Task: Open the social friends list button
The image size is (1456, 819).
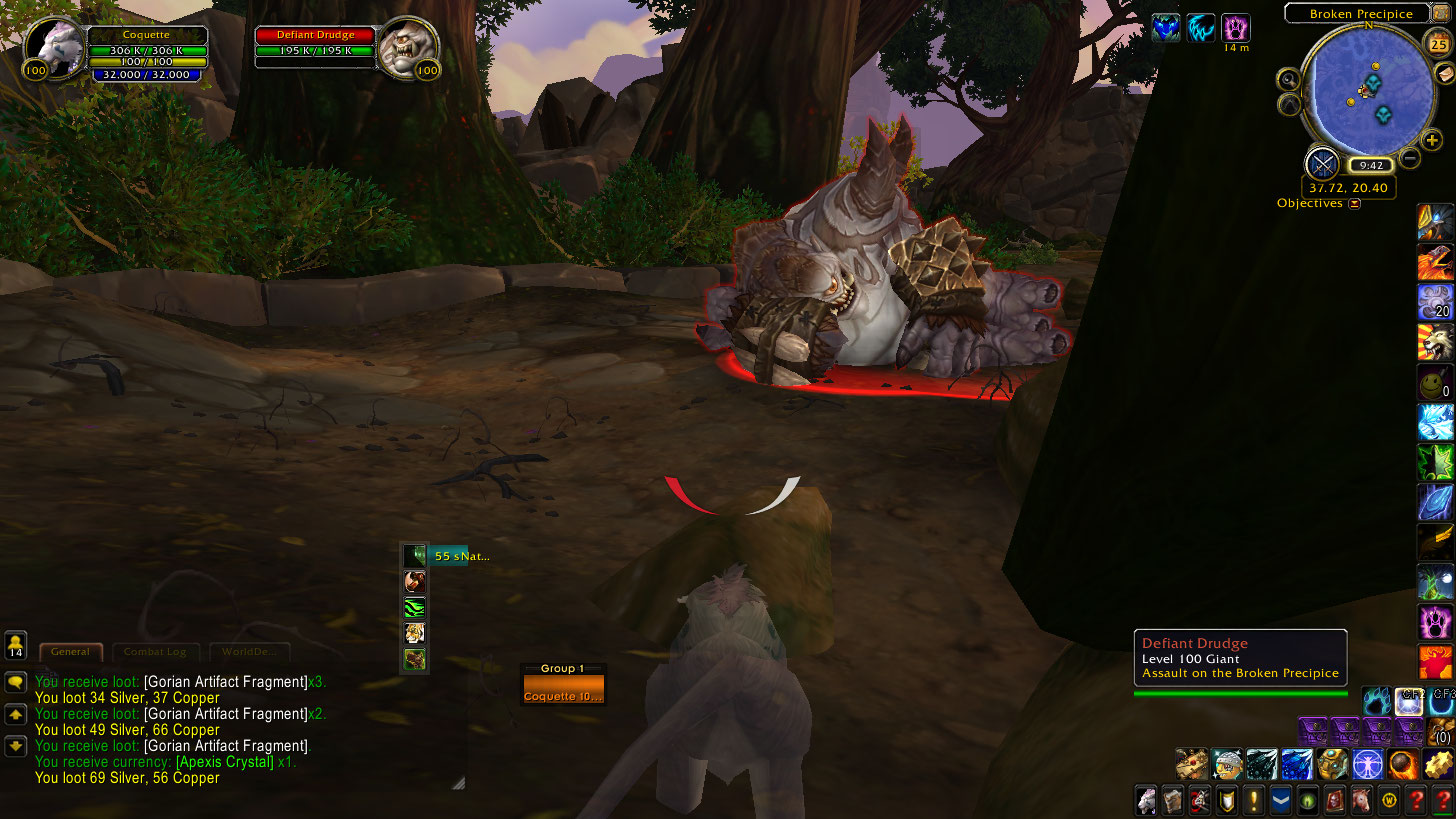Action: click(16, 645)
